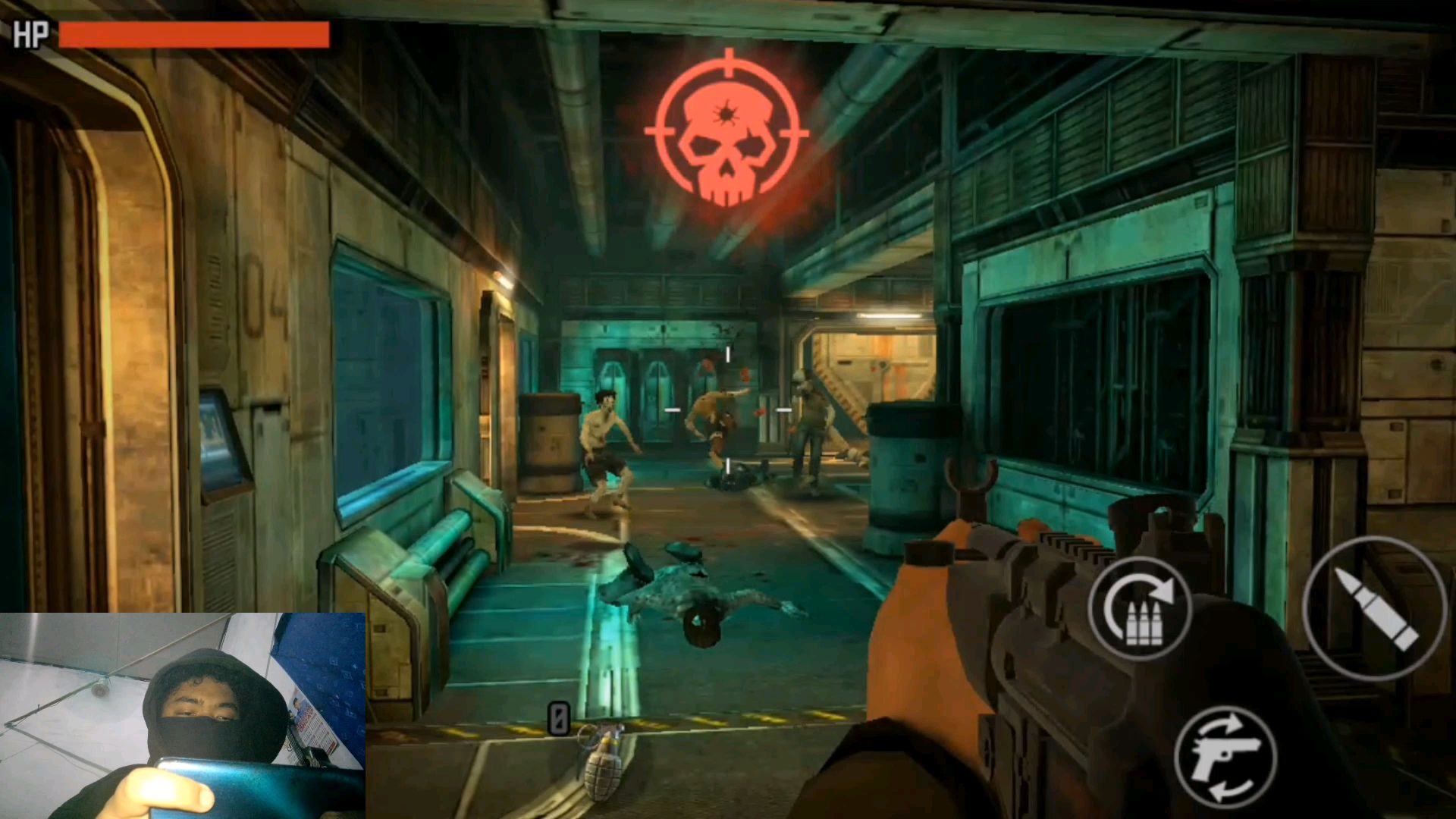
Task: Reload the weapon with the ammo reload button
Action: point(1140,607)
